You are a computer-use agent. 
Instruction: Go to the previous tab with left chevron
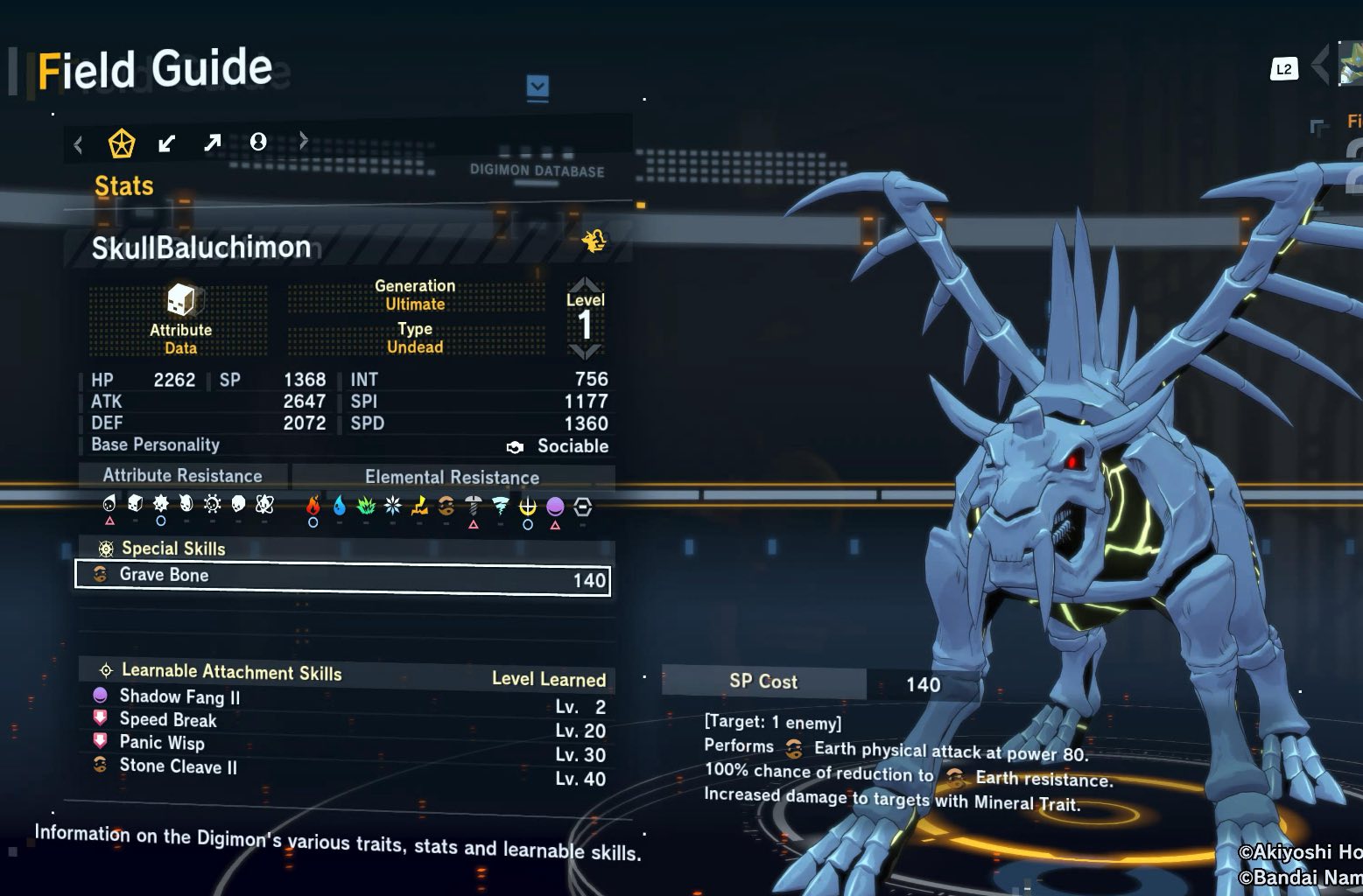pos(79,143)
